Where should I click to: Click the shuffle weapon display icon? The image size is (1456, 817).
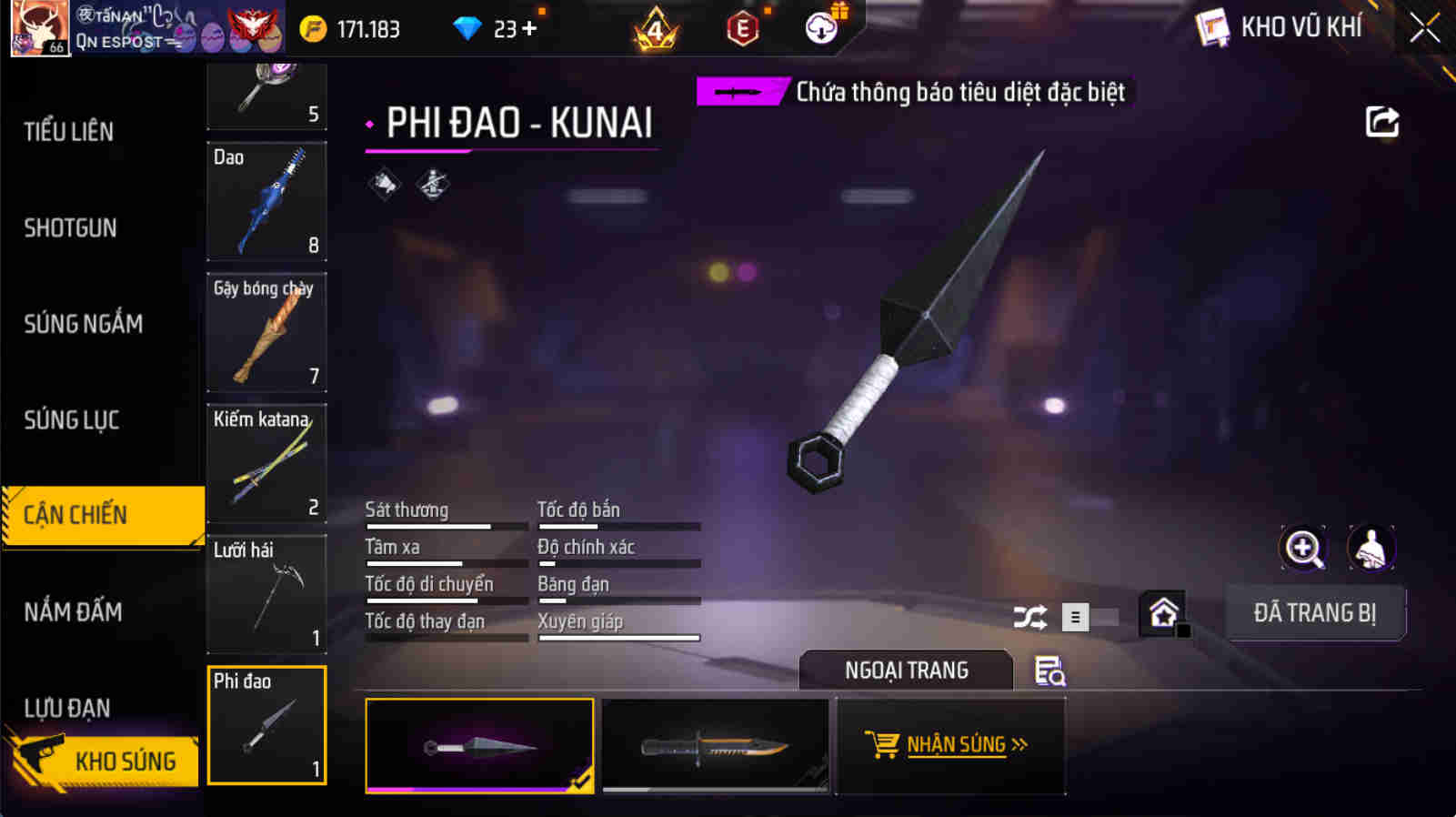1030,617
